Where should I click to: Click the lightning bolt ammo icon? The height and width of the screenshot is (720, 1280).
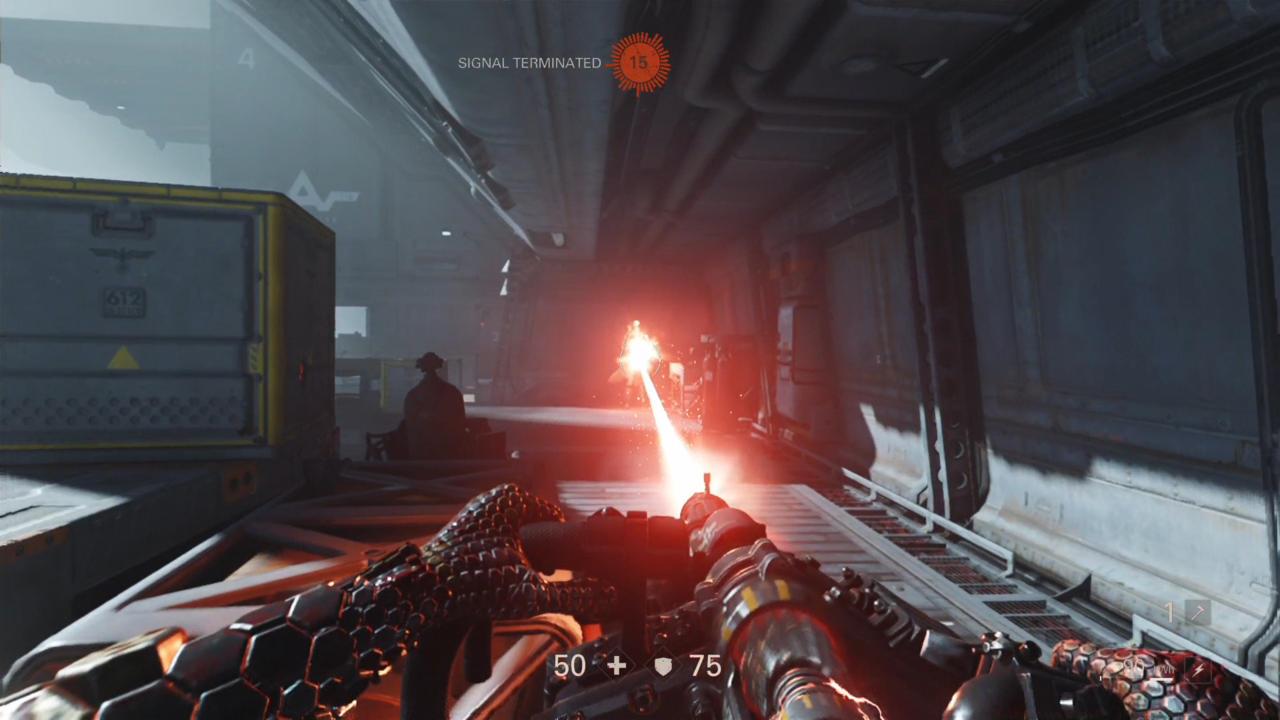(x=1198, y=669)
